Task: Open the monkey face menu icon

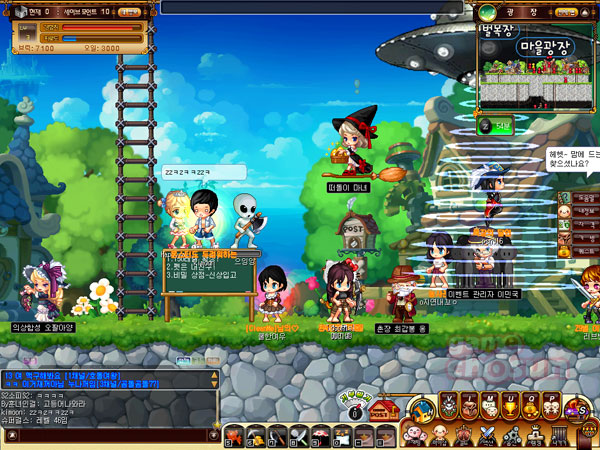Action: 440,434
